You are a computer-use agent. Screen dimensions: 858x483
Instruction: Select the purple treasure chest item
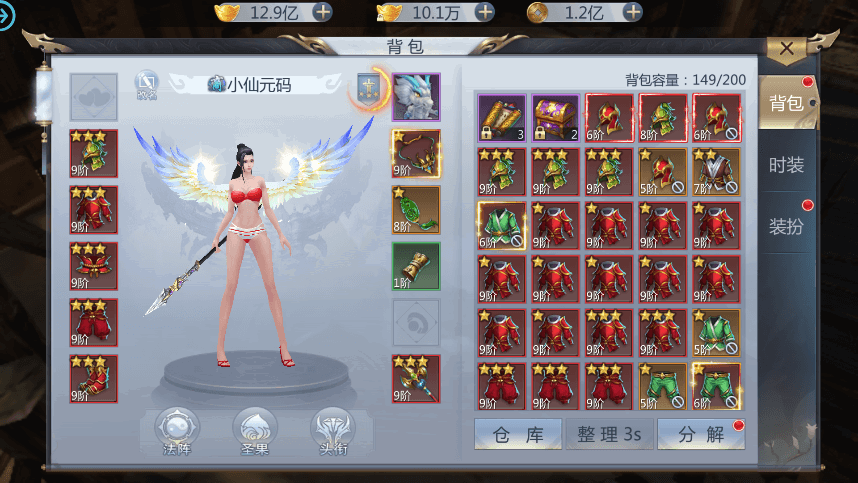(555, 118)
